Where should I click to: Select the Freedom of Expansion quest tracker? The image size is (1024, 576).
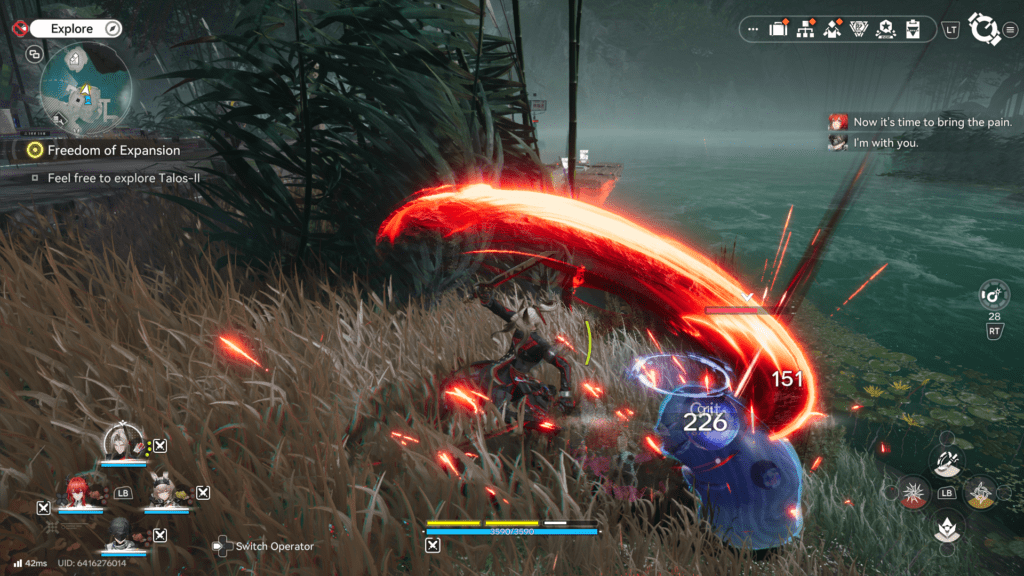click(113, 150)
